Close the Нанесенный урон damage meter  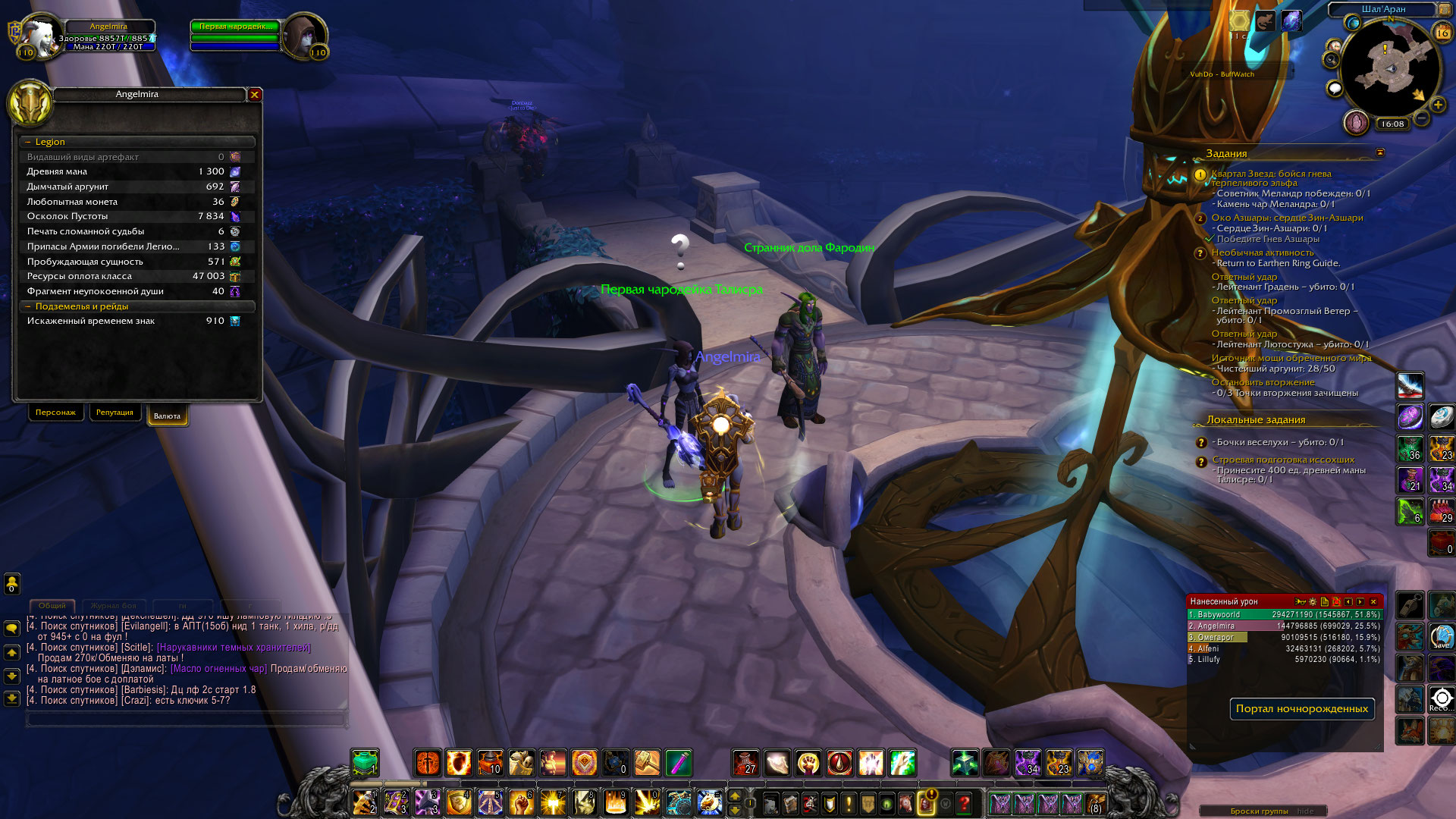click(1373, 601)
